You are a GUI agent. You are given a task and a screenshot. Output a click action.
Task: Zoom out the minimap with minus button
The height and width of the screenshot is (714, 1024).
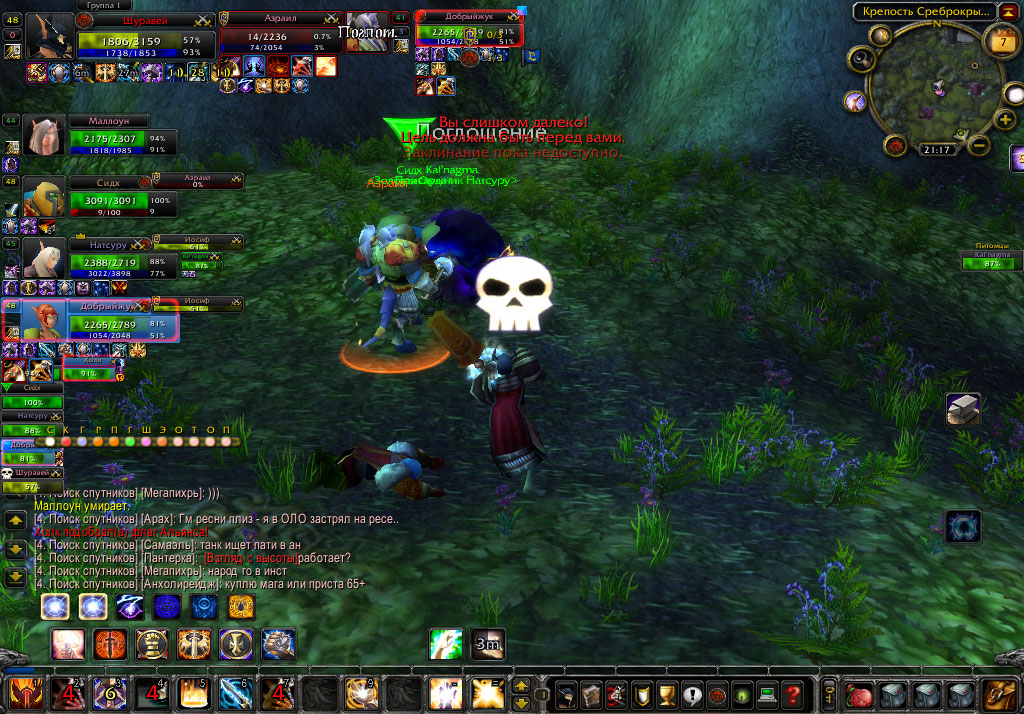pos(980,146)
